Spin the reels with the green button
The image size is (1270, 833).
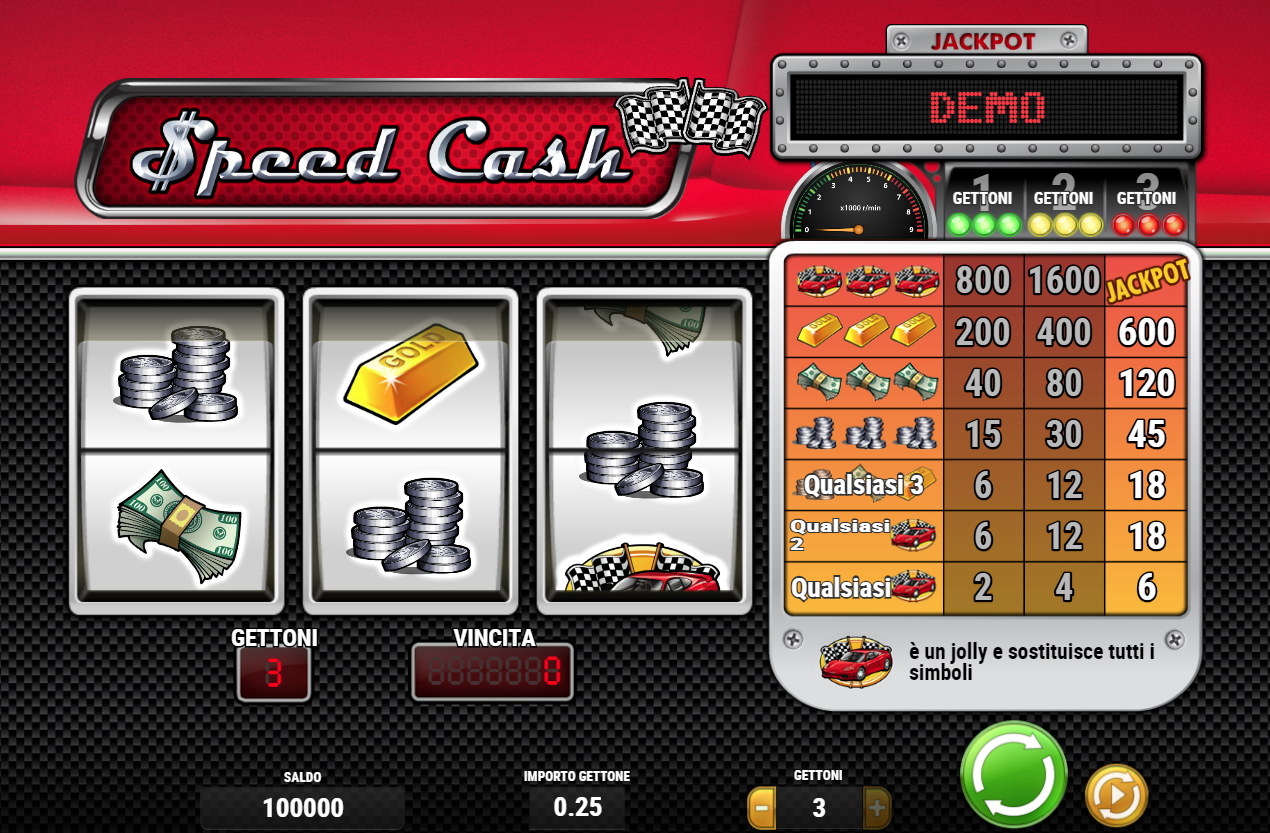1013,774
